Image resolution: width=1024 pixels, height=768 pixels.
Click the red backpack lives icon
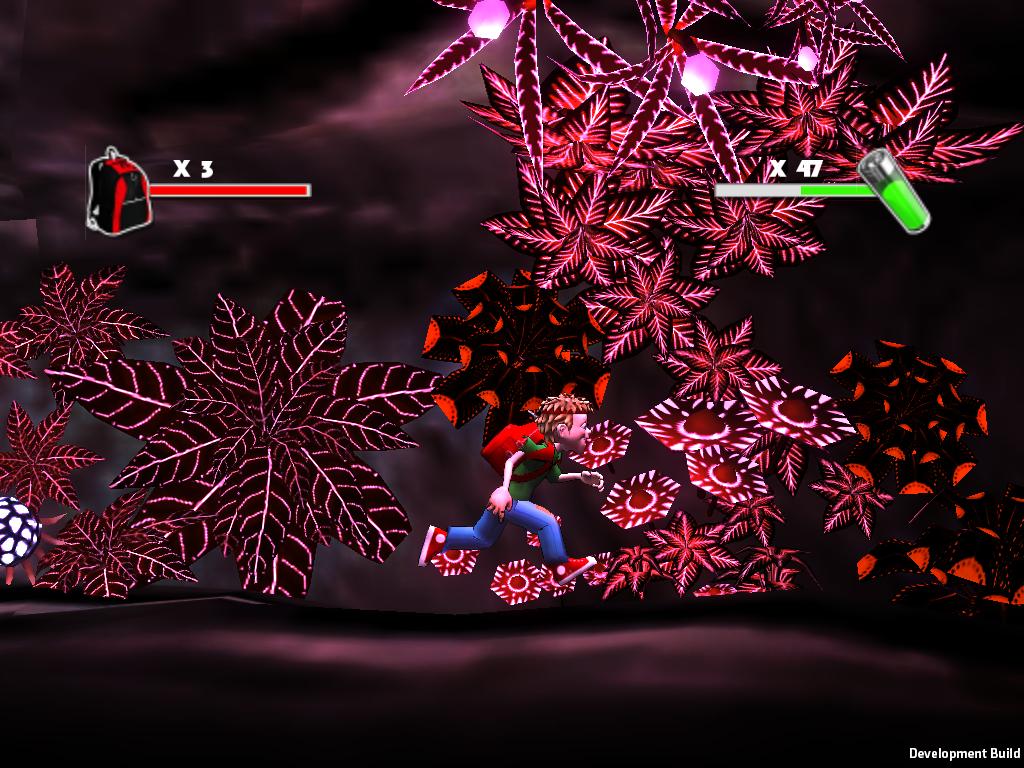pos(117,193)
